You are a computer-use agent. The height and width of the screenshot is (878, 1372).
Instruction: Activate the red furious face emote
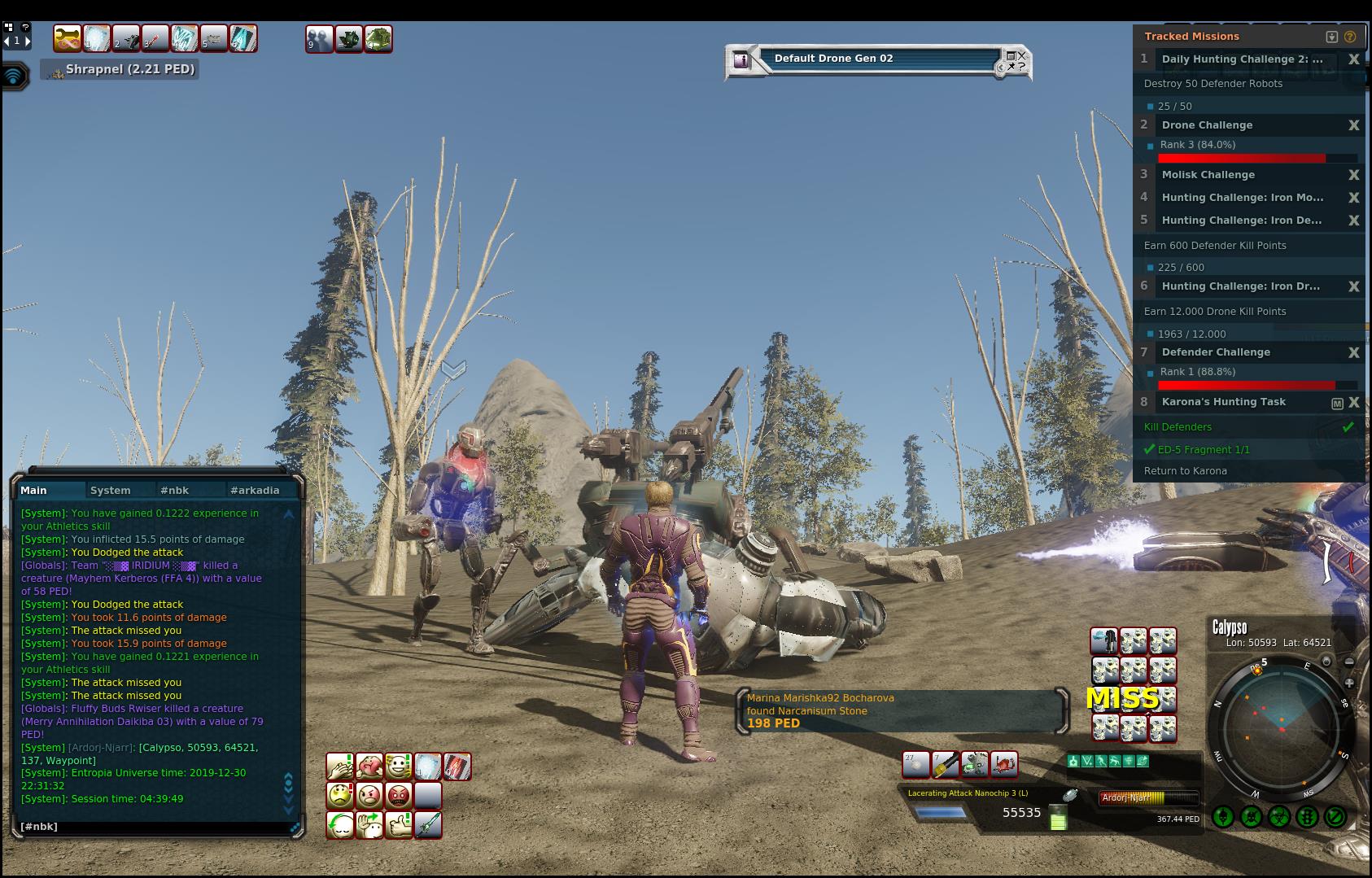(x=399, y=795)
